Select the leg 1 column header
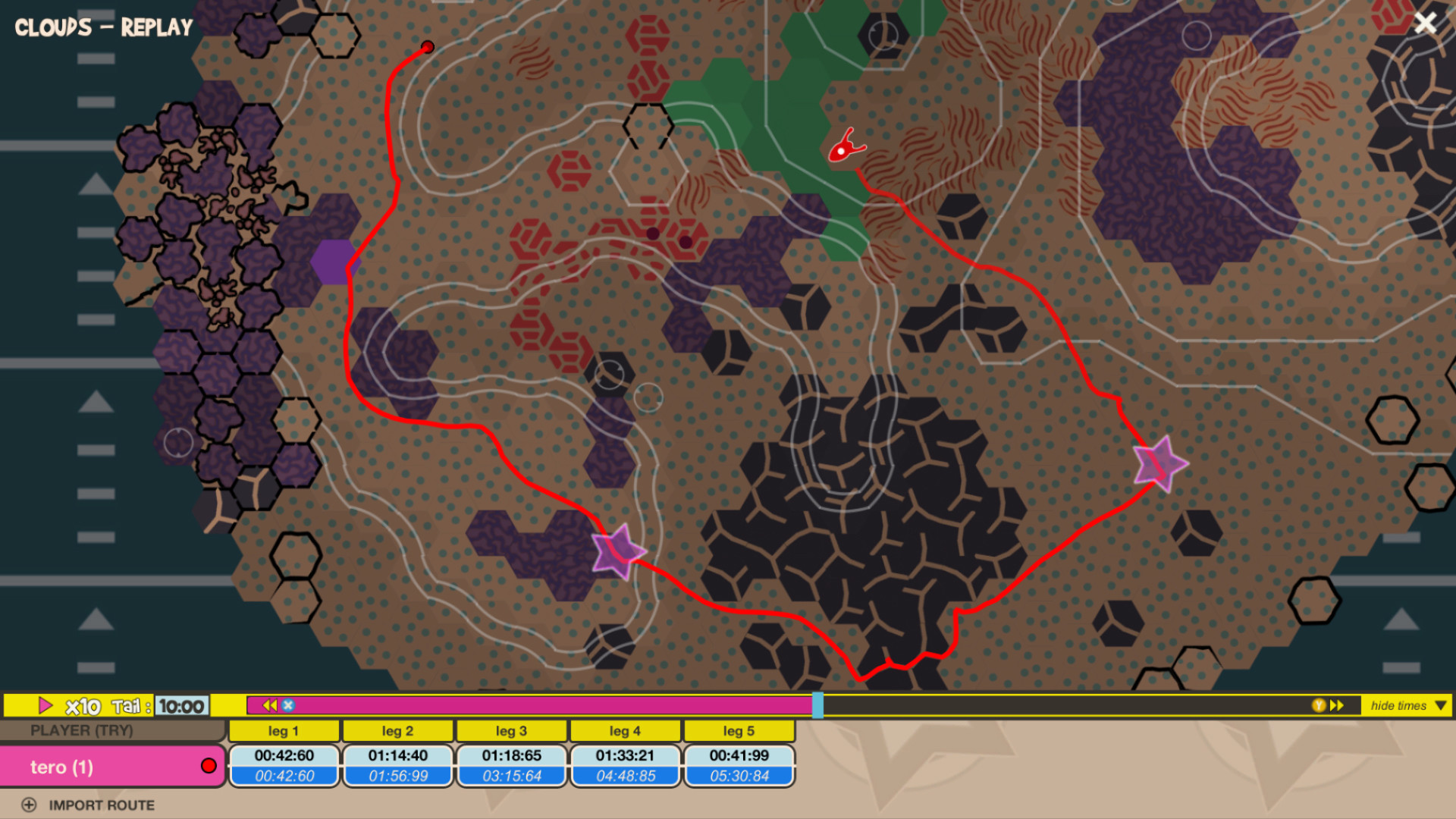 click(284, 730)
